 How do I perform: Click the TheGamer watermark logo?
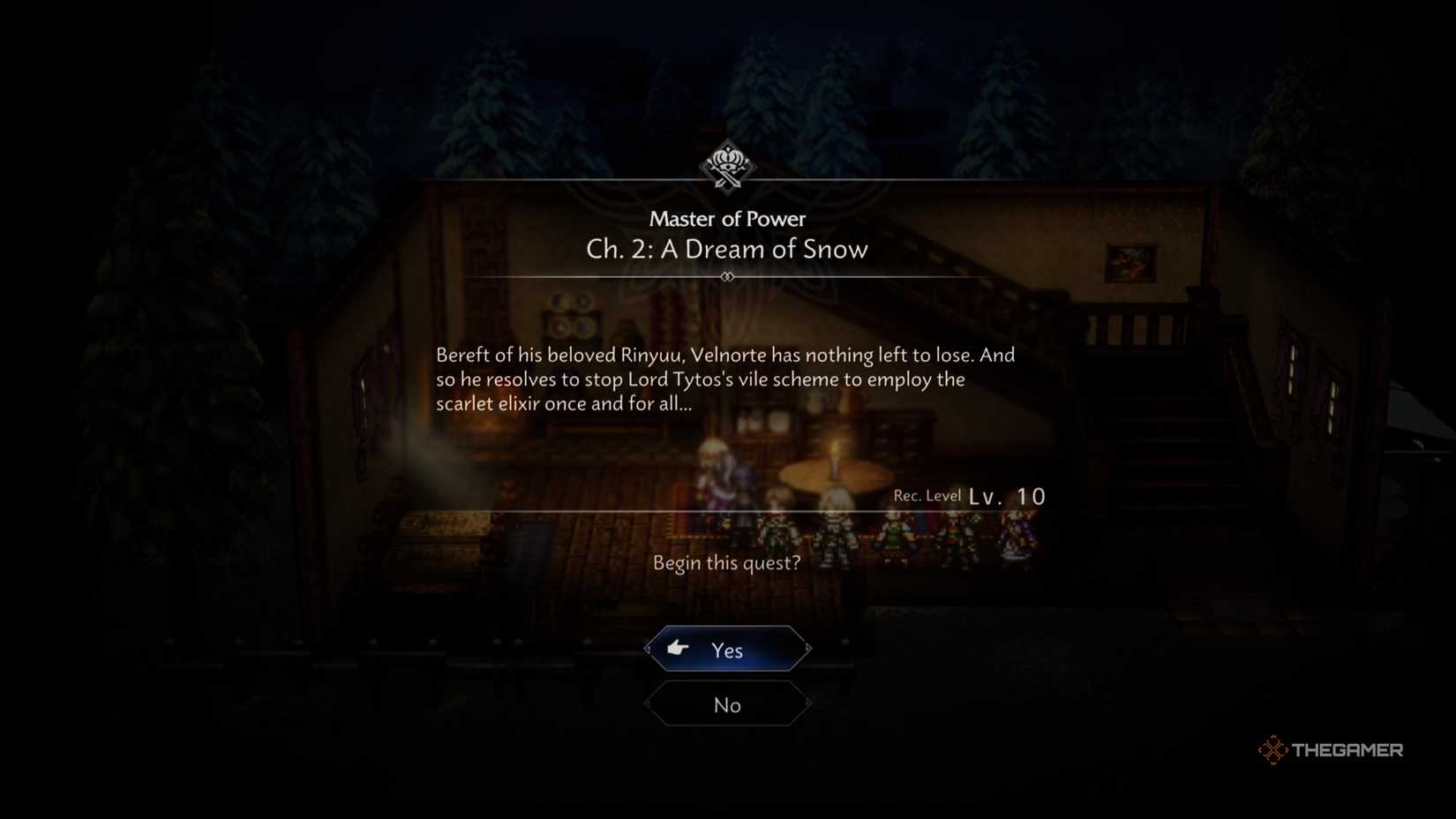tap(1331, 749)
